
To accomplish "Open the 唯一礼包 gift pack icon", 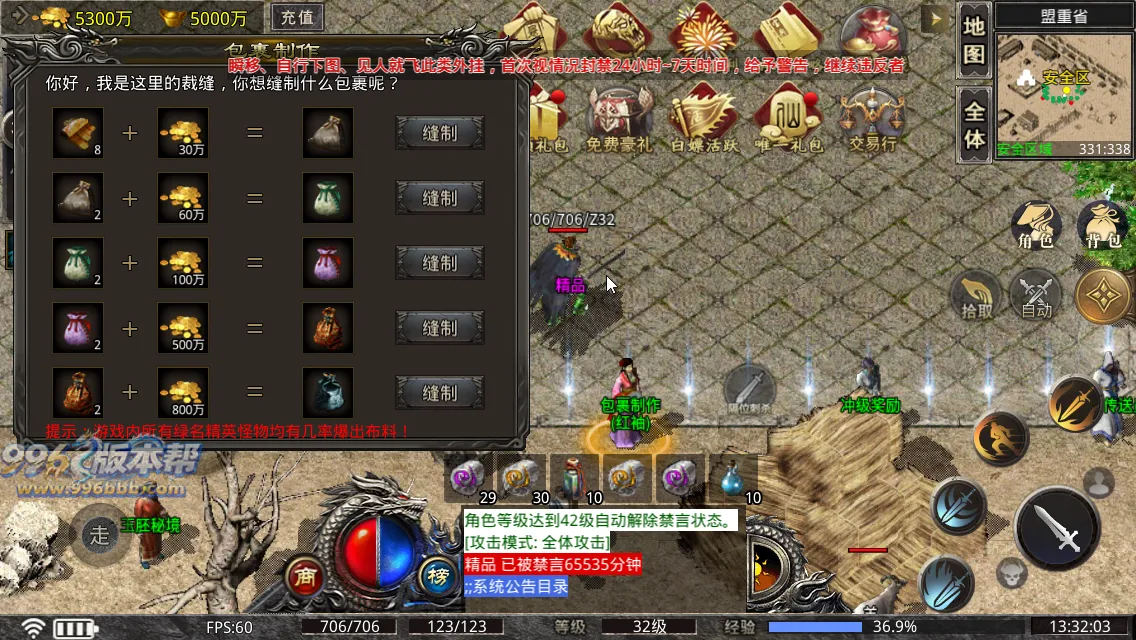I will point(787,120).
